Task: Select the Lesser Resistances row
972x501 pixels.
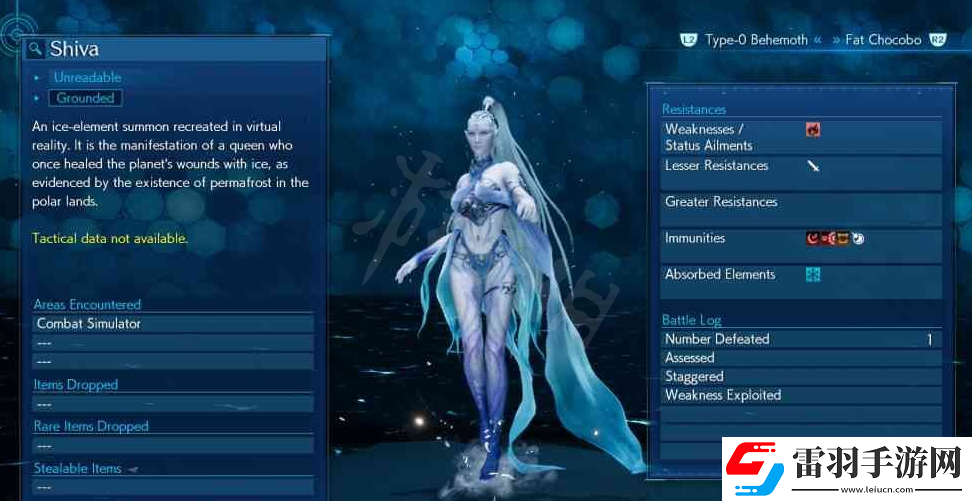Action: (x=800, y=166)
